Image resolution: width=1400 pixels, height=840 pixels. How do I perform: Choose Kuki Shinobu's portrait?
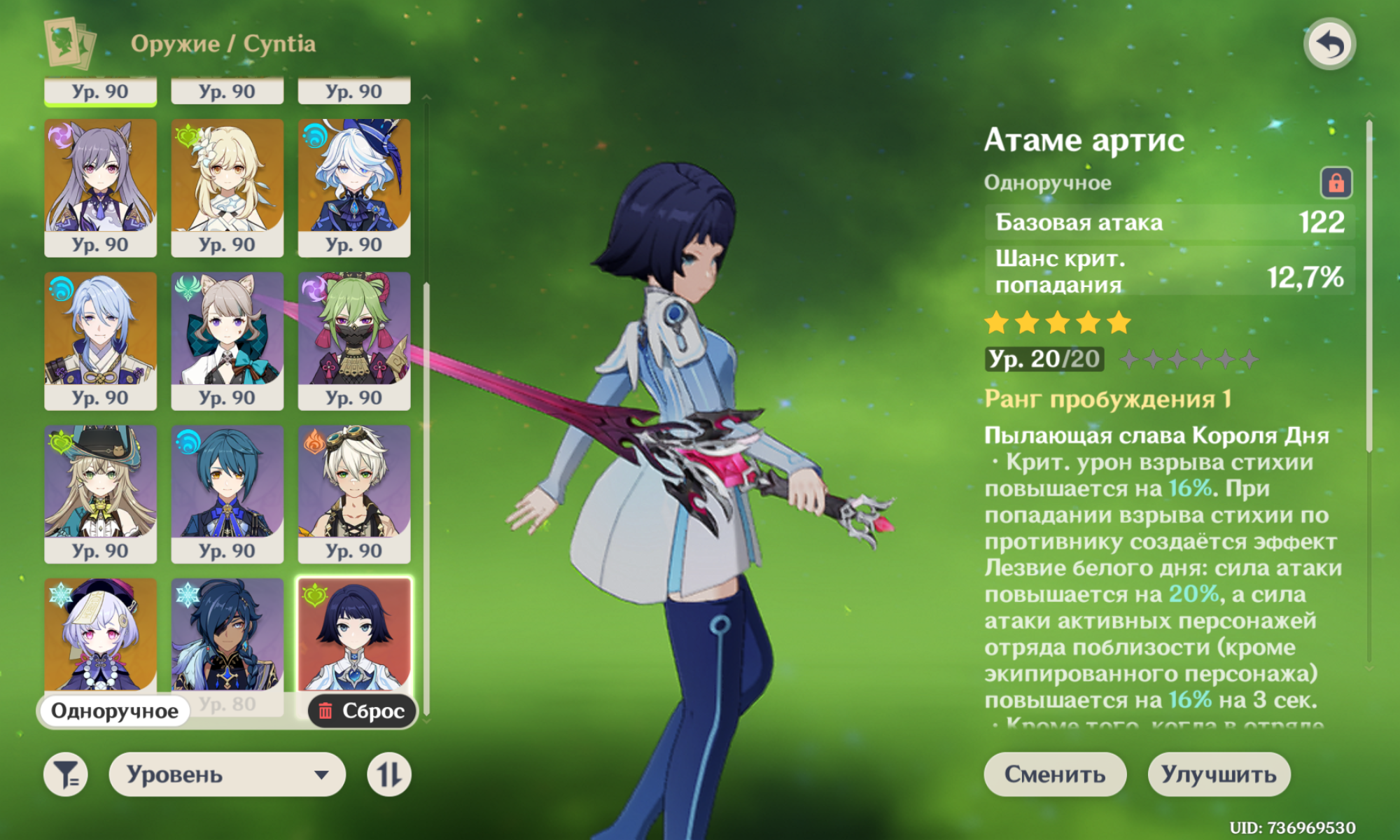(354, 330)
